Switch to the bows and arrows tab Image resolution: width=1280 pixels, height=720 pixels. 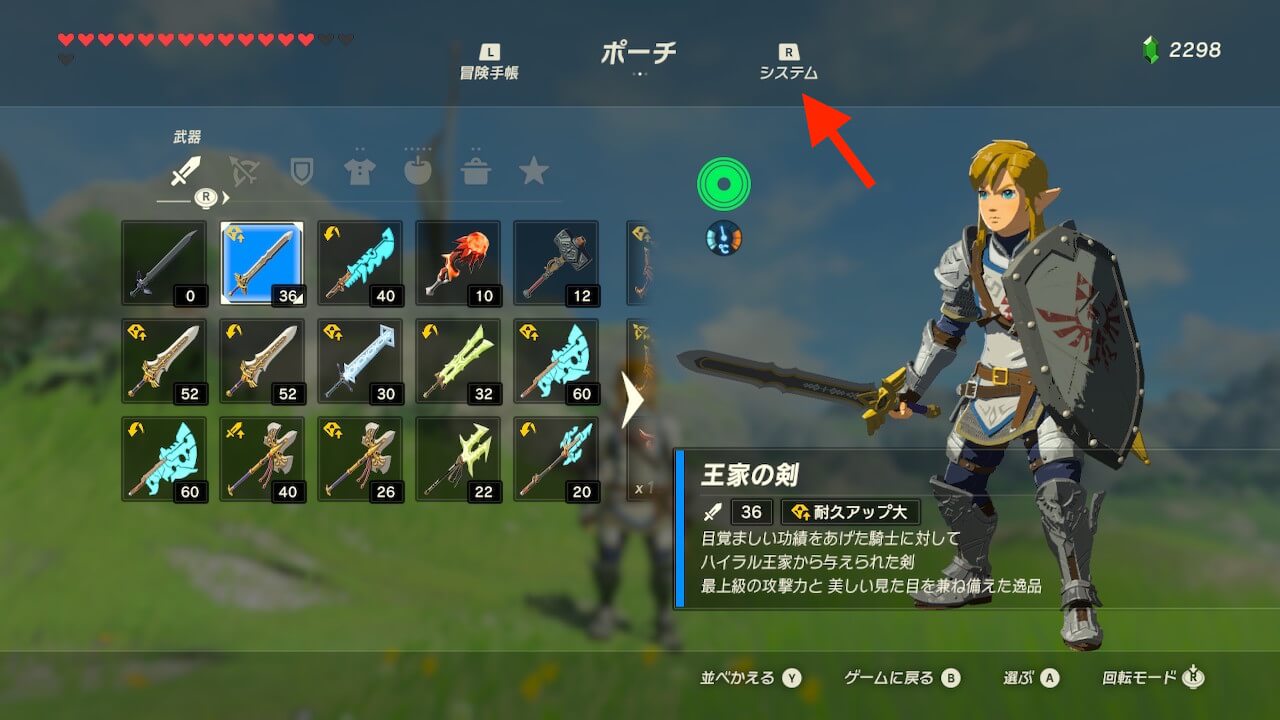click(x=243, y=171)
